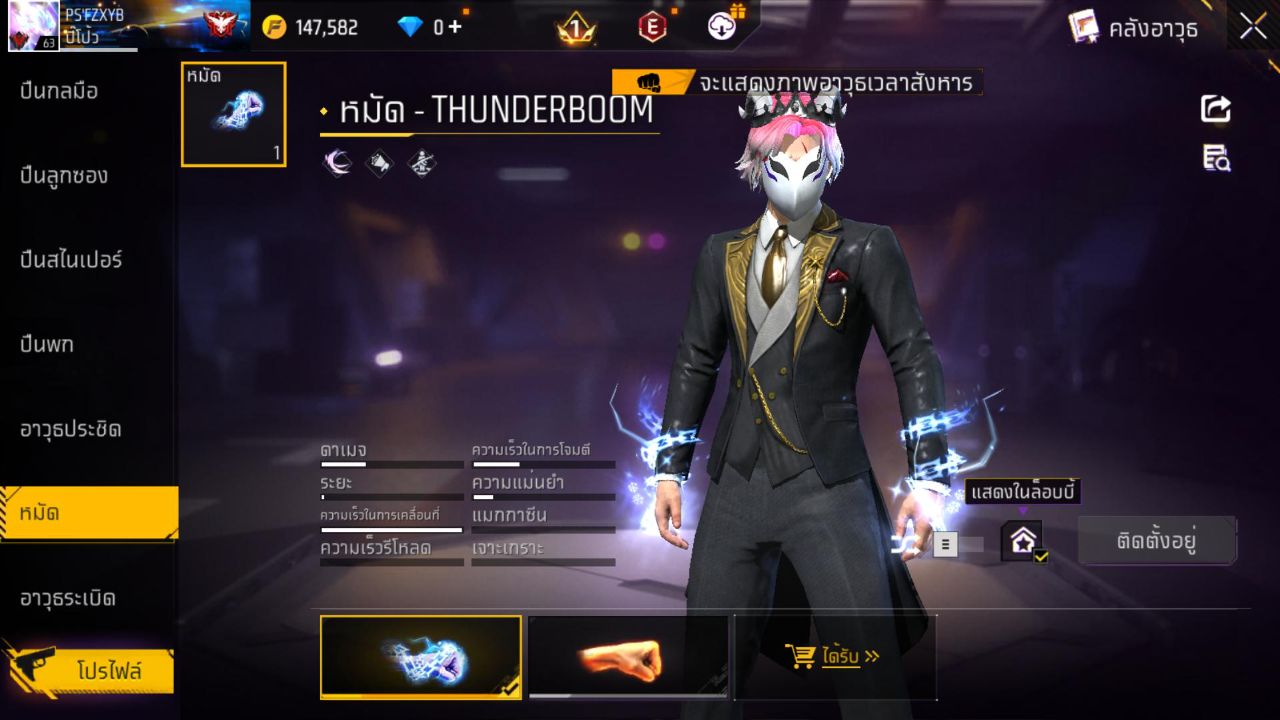Click the gold coin balance icon
Viewport: 1280px width, 720px height.
tap(273, 27)
